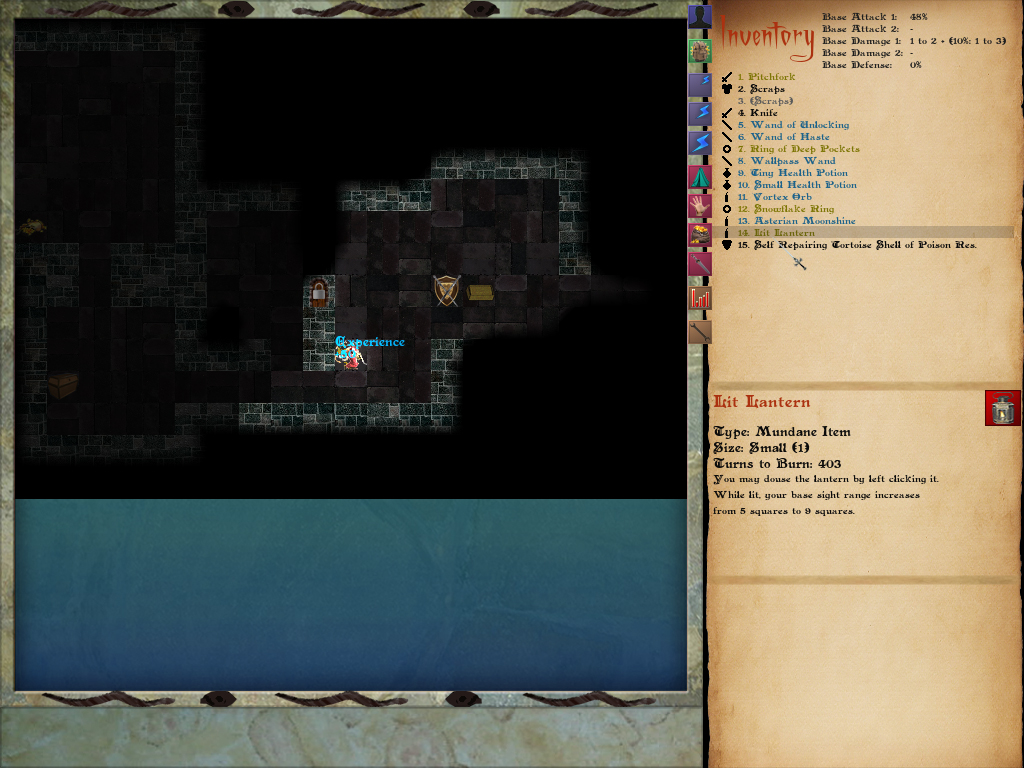Click the red Lit Lantern icon
Screen dimensions: 1024x768
point(1002,408)
